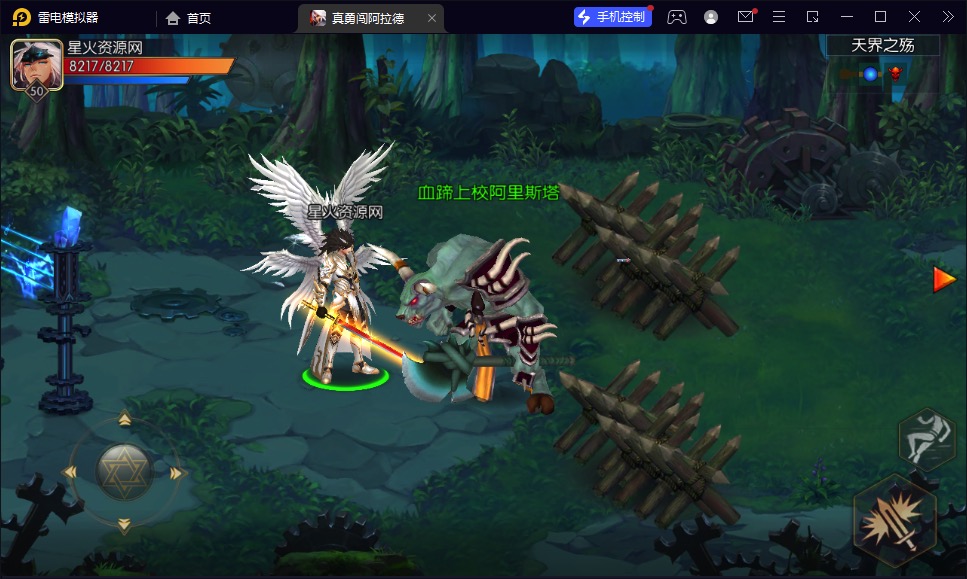Close the 真勇闯阿拉德 game tab

point(431,18)
